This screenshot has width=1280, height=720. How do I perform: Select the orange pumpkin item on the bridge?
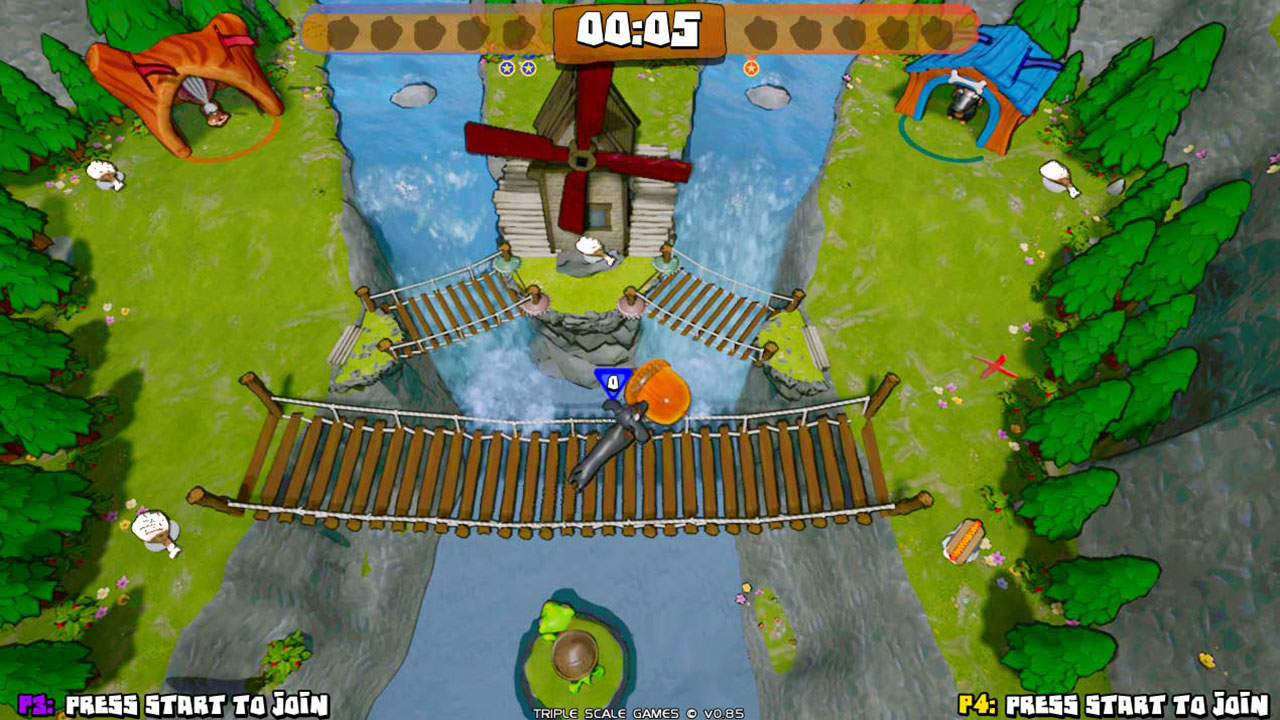(660, 390)
